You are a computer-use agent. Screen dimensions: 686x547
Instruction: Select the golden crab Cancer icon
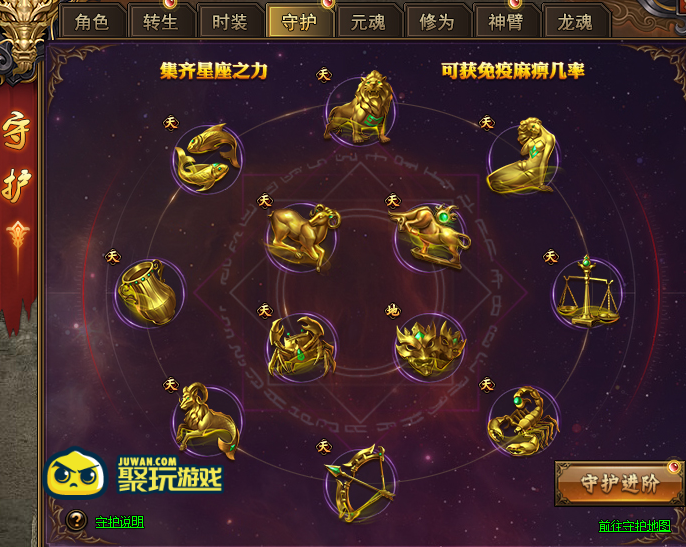pyautogui.click(x=301, y=346)
